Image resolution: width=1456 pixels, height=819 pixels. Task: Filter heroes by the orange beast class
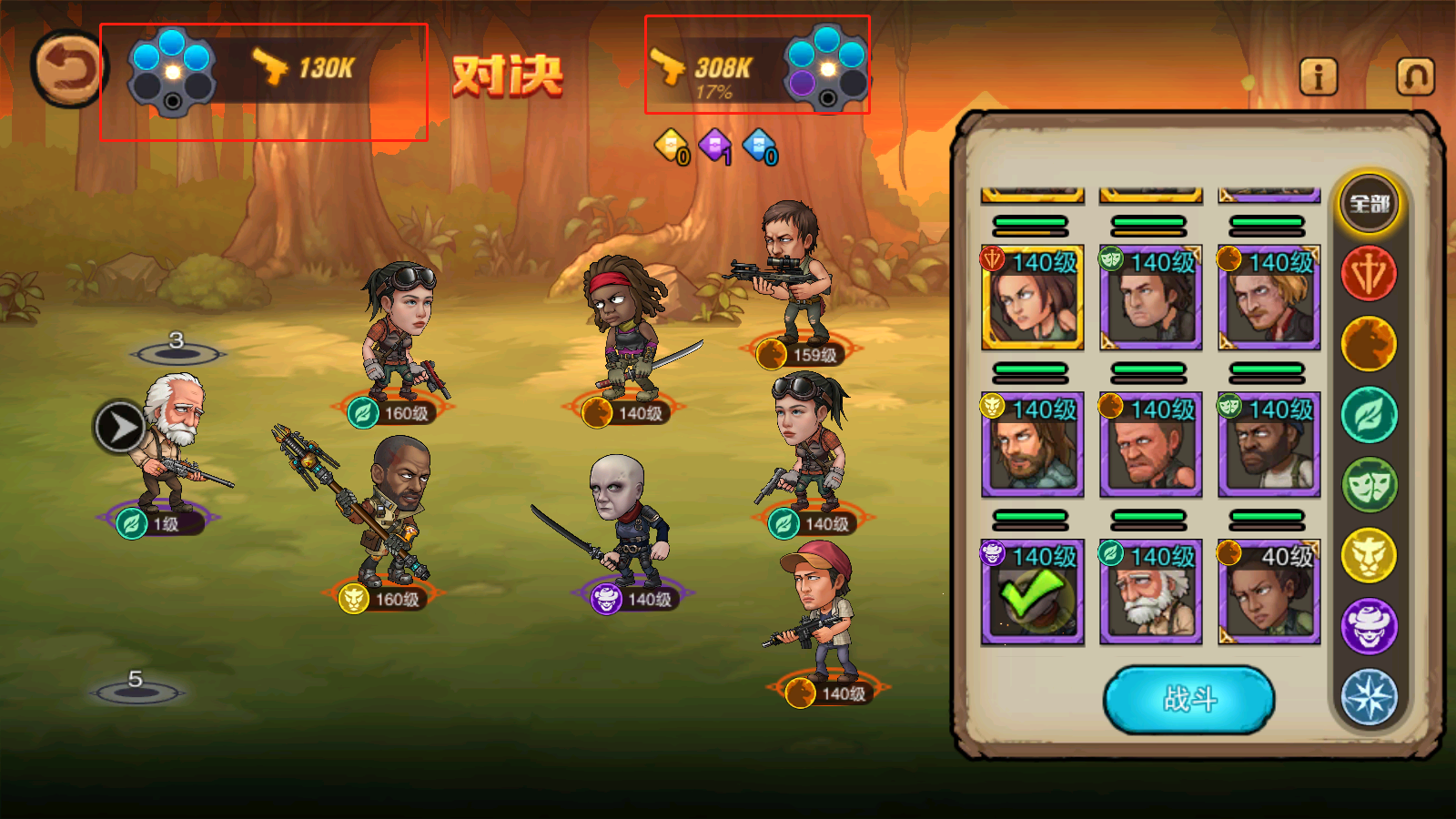1369,344
